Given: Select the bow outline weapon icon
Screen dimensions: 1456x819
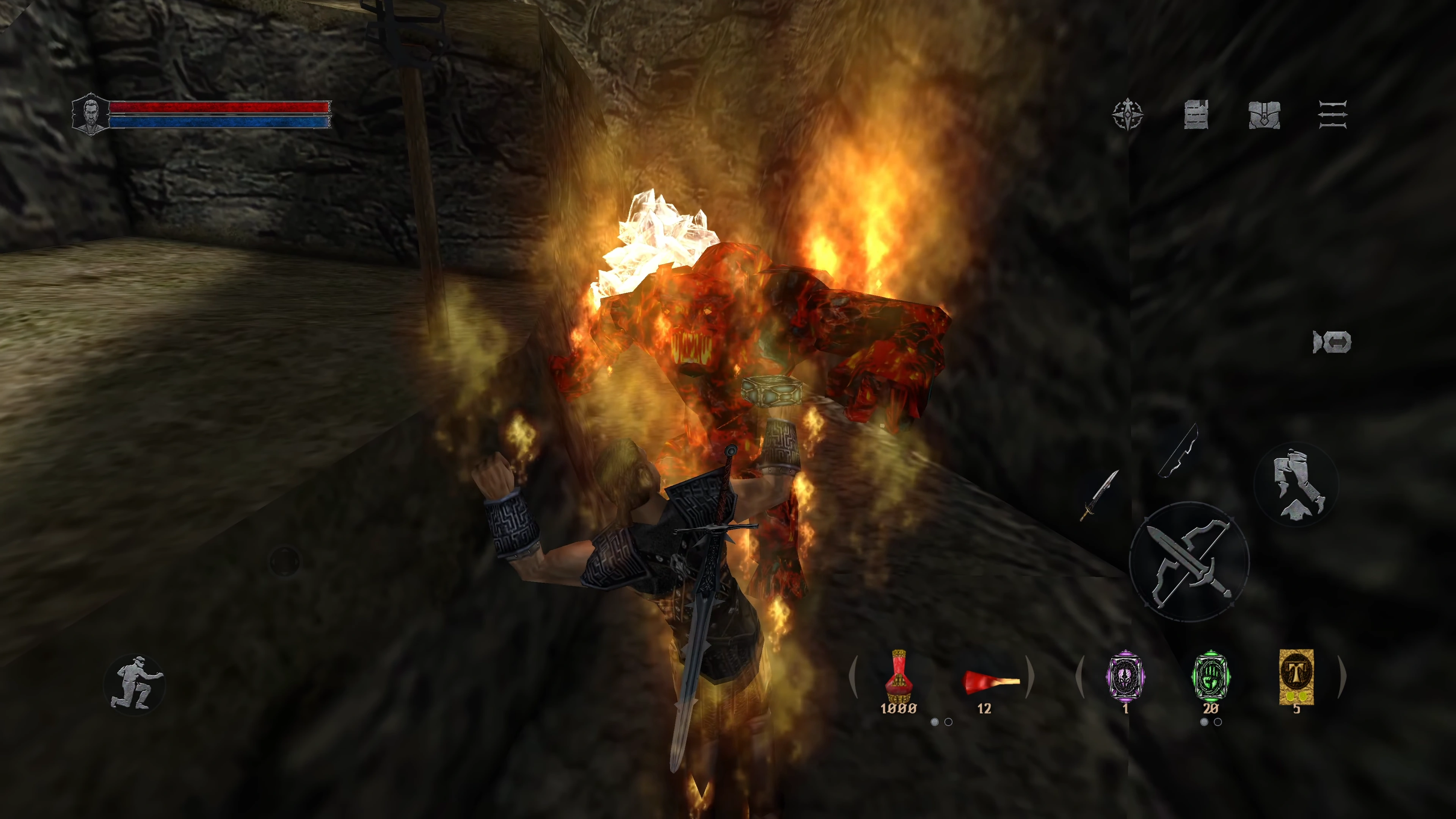Looking at the screenshot, I should (1179, 451).
